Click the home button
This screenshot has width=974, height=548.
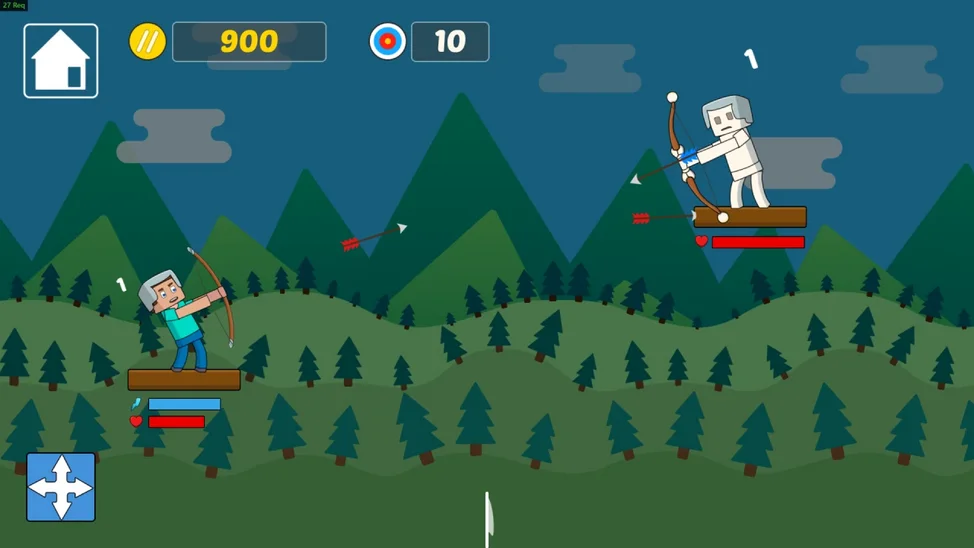61,61
